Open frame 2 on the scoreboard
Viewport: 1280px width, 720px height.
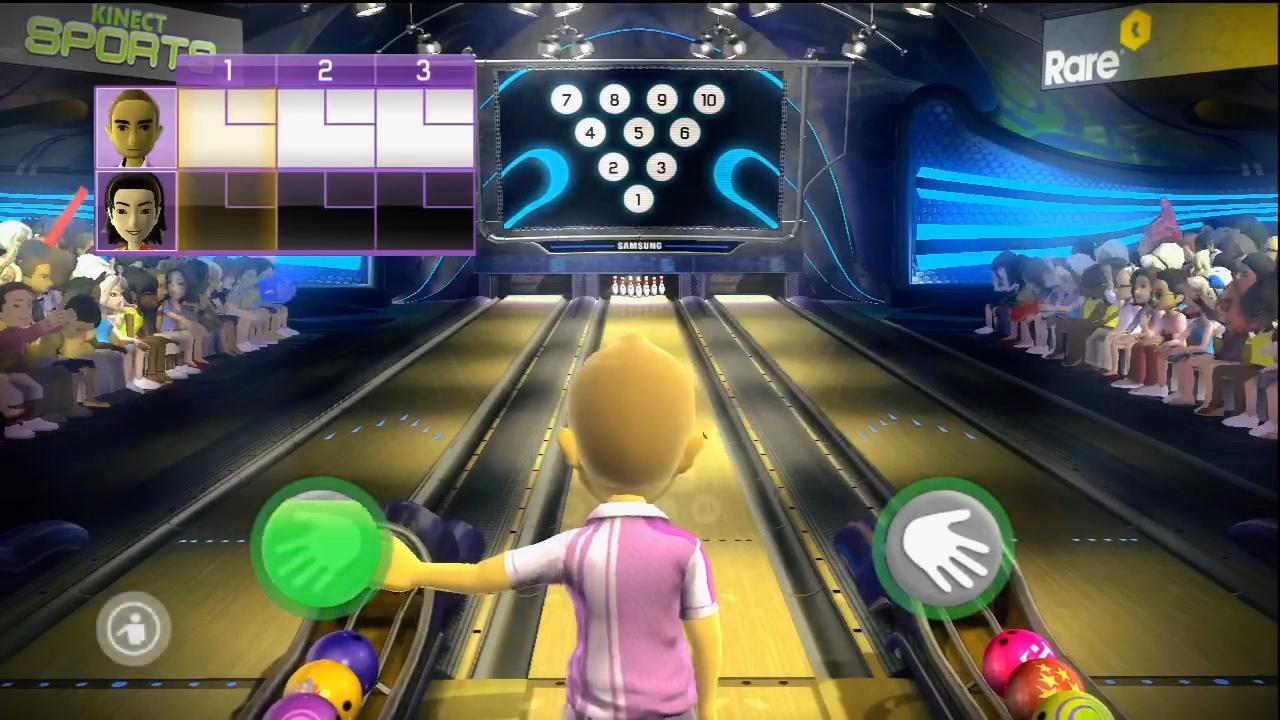[325, 71]
